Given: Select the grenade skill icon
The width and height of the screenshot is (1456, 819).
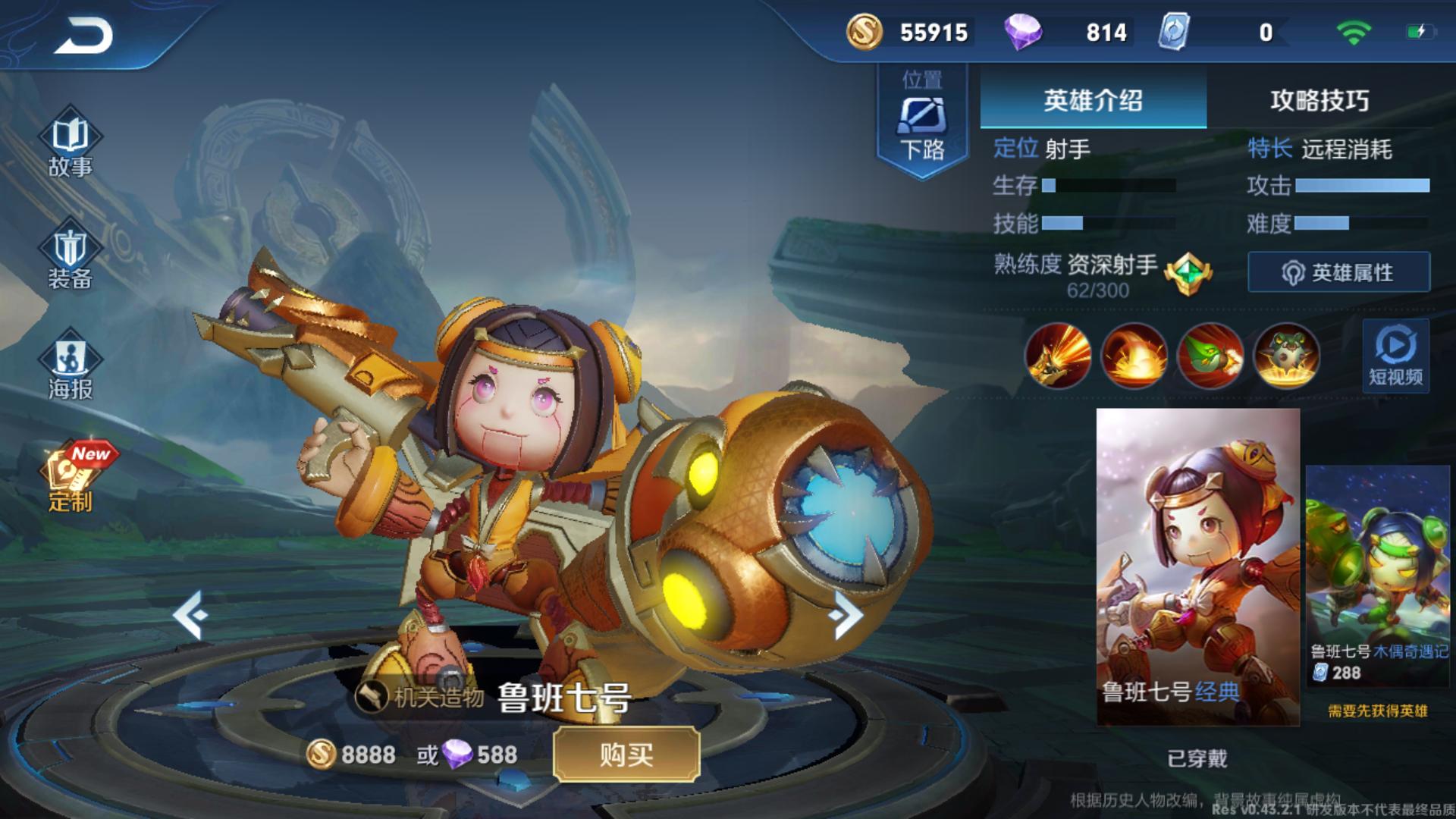Looking at the screenshot, I should click(1211, 356).
